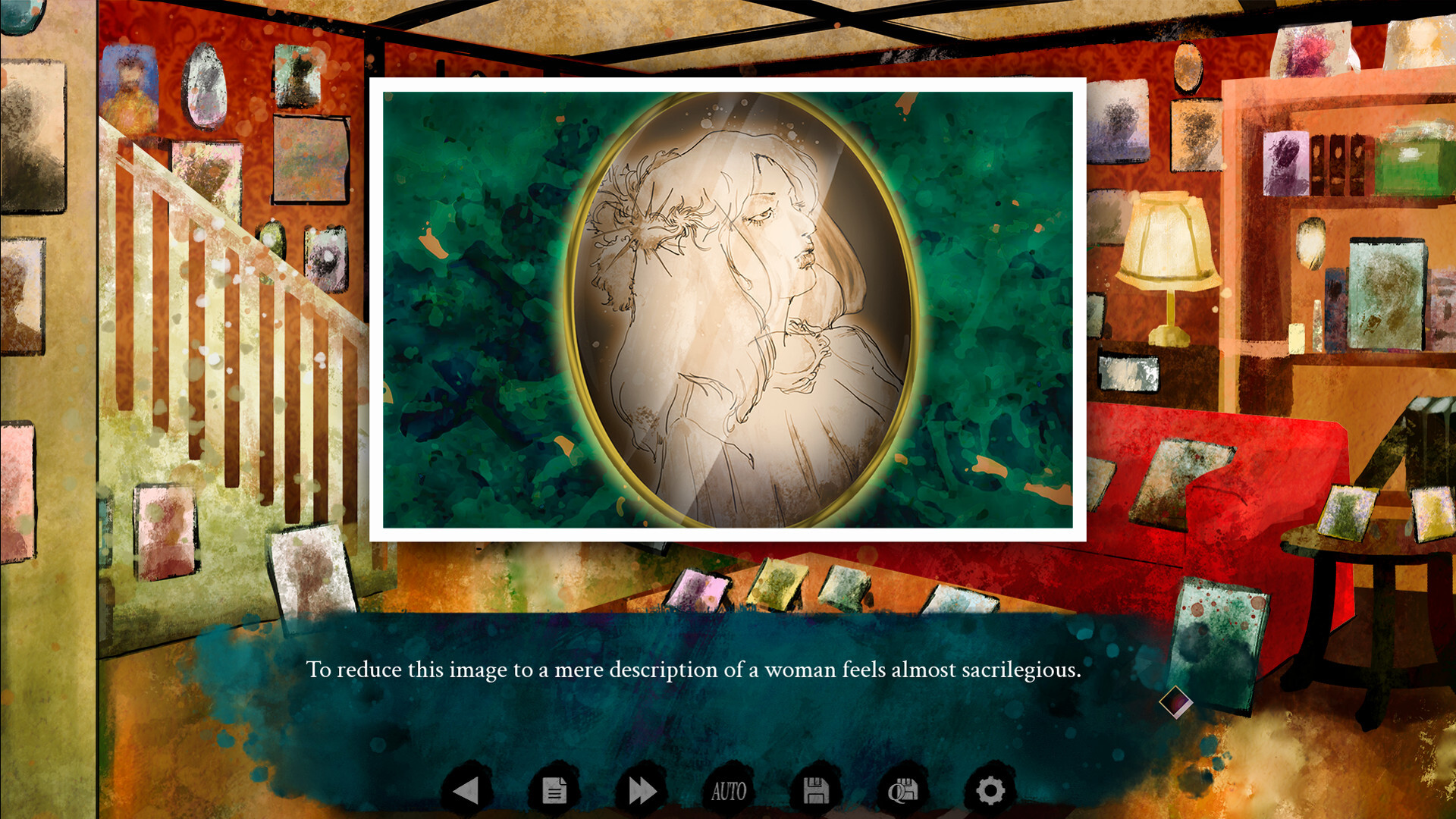Activate skip mode with fast-forward icon
This screenshot has height=819, width=1456.
641,789
